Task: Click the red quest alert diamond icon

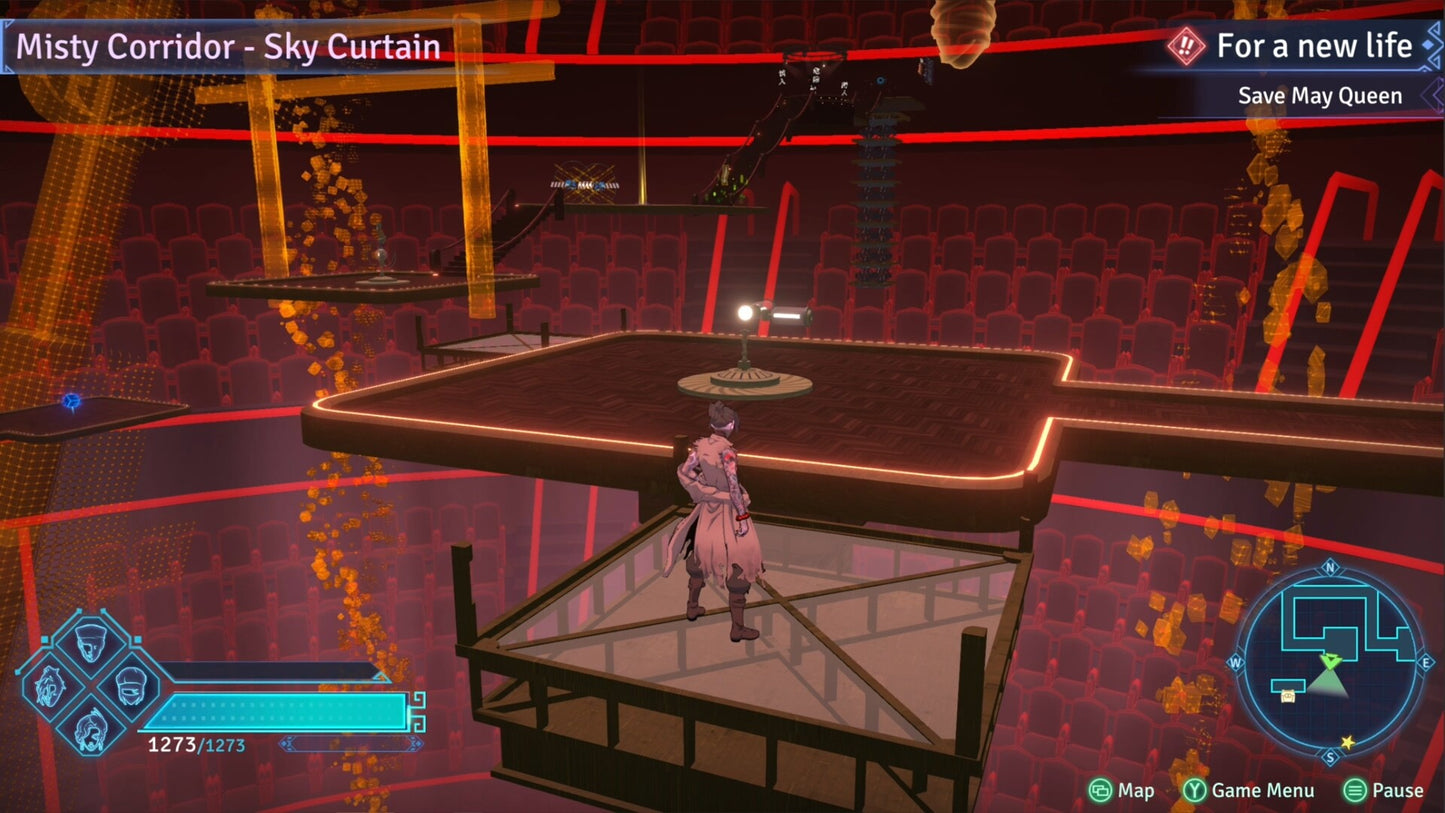Action: coord(1186,47)
